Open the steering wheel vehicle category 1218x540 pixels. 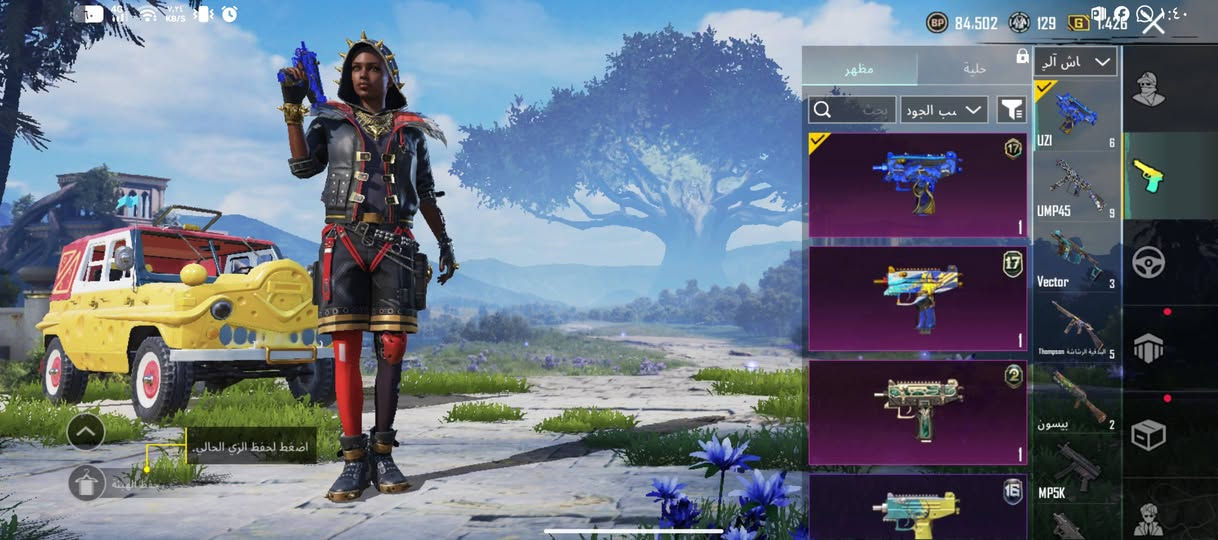pyautogui.click(x=1148, y=263)
